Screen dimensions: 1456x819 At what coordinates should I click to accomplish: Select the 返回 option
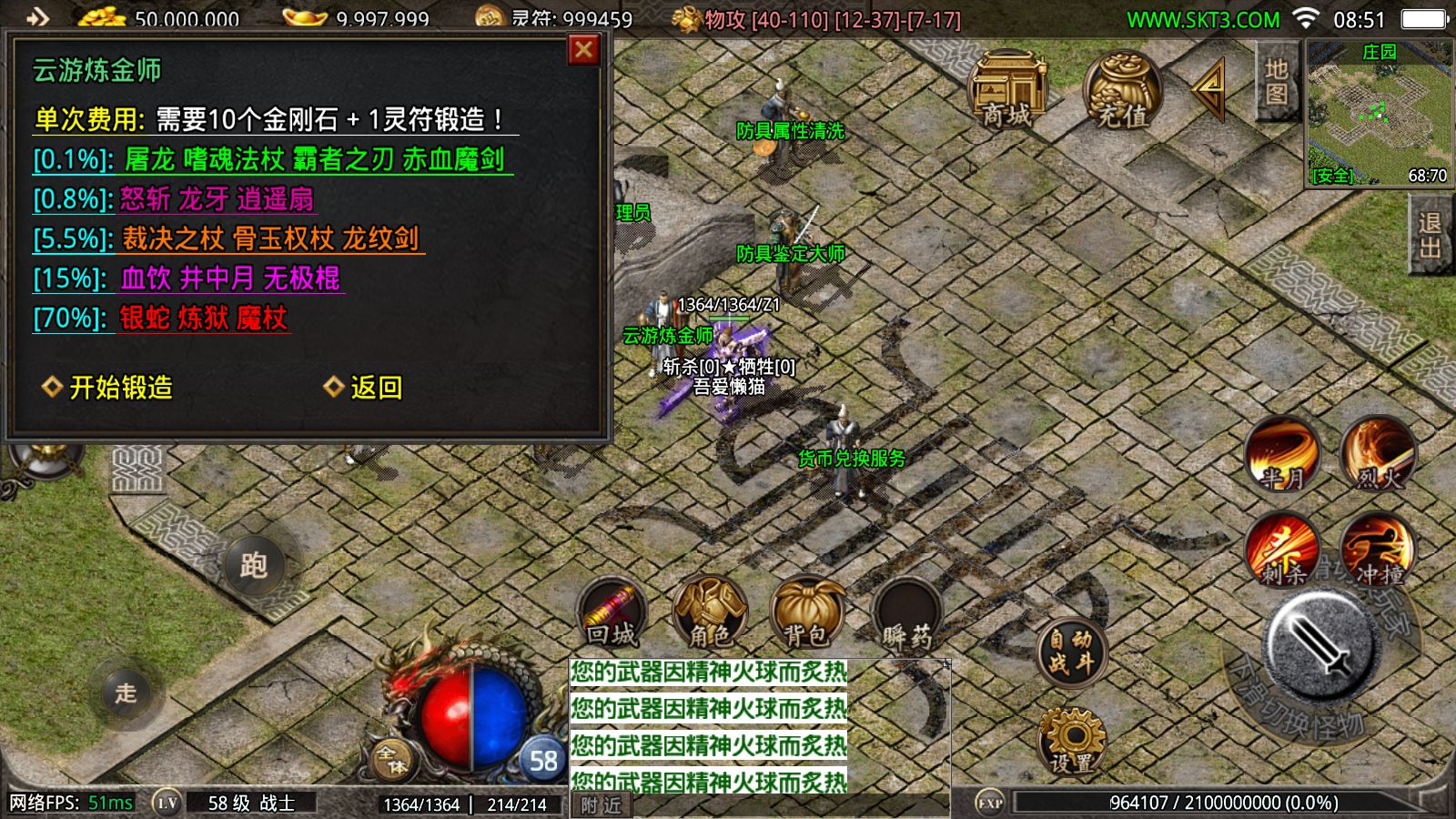364,388
